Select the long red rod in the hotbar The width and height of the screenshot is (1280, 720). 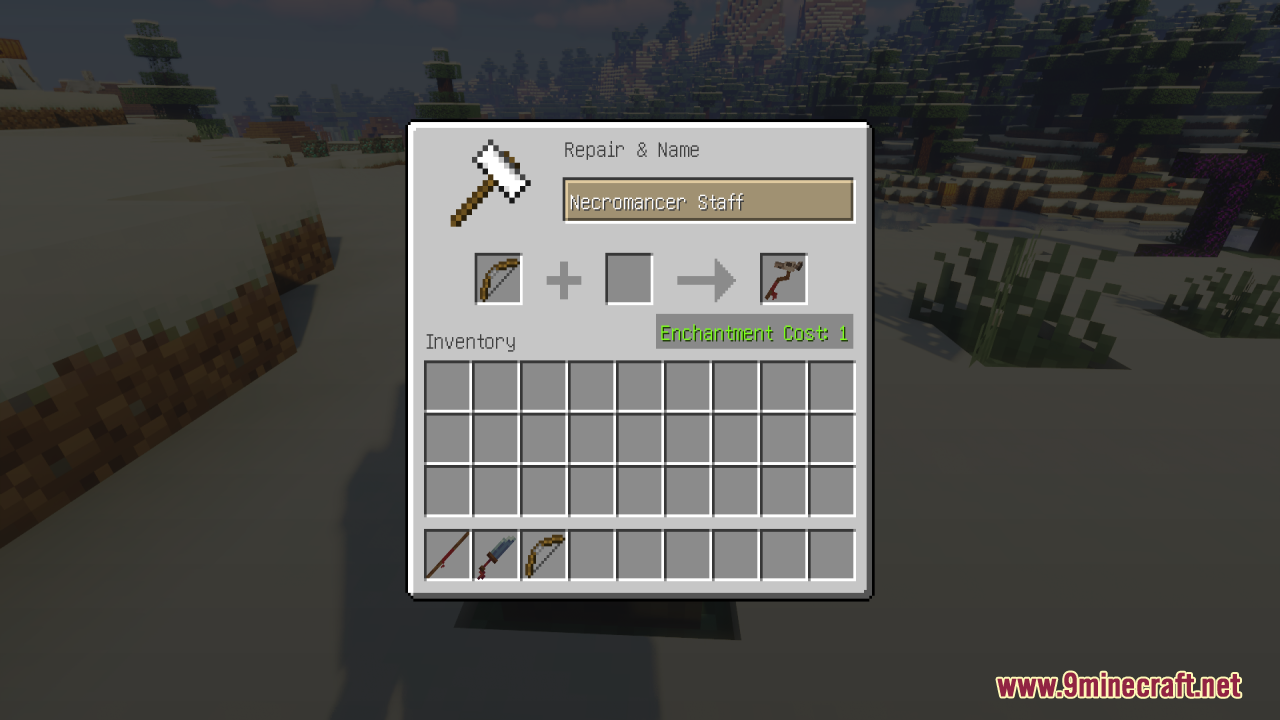click(x=447, y=555)
